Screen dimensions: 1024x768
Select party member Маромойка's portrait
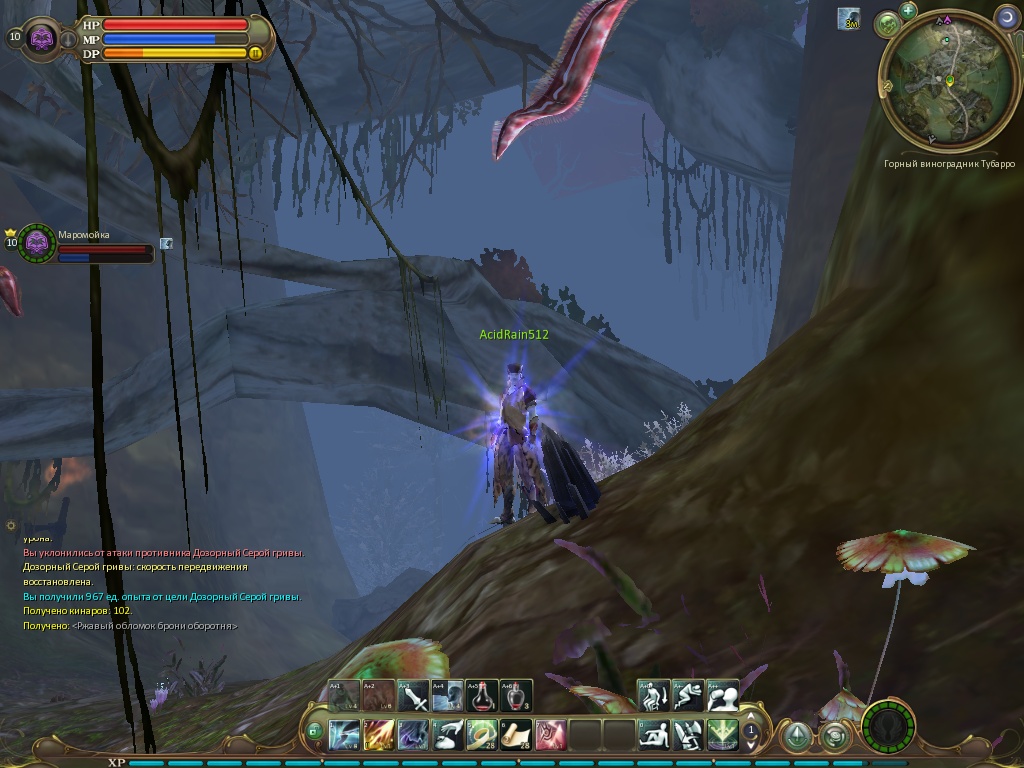point(37,243)
